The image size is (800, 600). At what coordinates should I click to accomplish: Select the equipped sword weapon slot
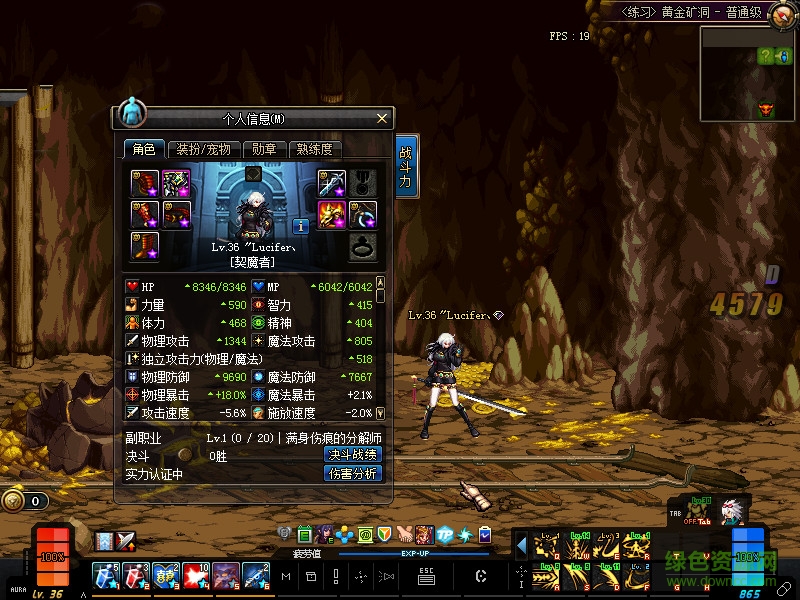click(x=332, y=183)
